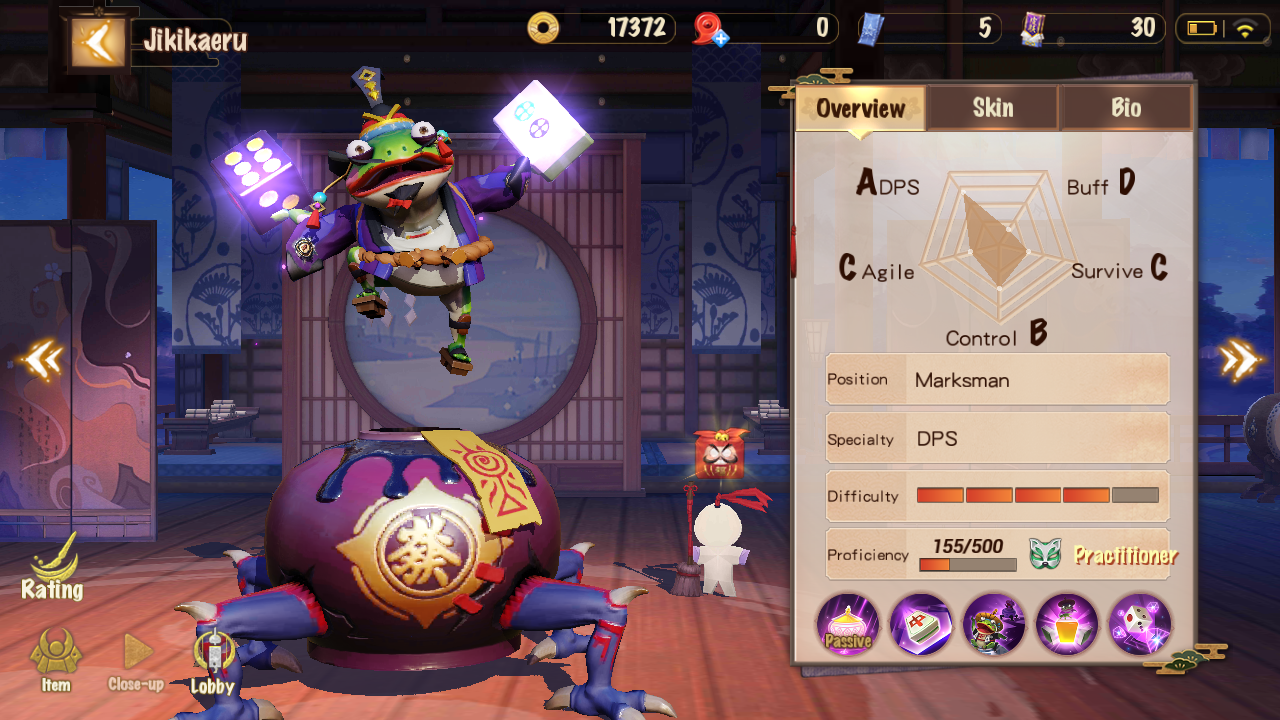
Task: Show the next shikigami with right arrows
Action: tap(1239, 359)
